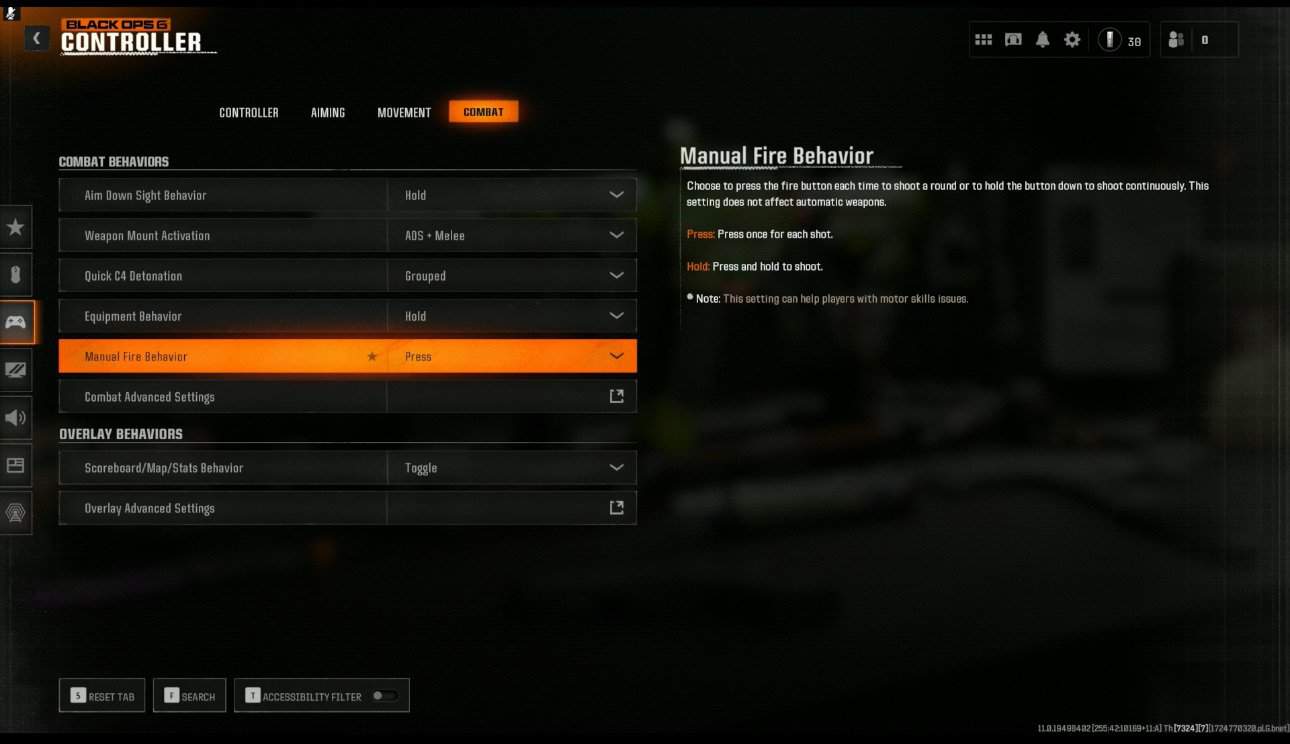Favorite Manual Fire Behavior with star icon
1290x744 pixels.
(372, 357)
